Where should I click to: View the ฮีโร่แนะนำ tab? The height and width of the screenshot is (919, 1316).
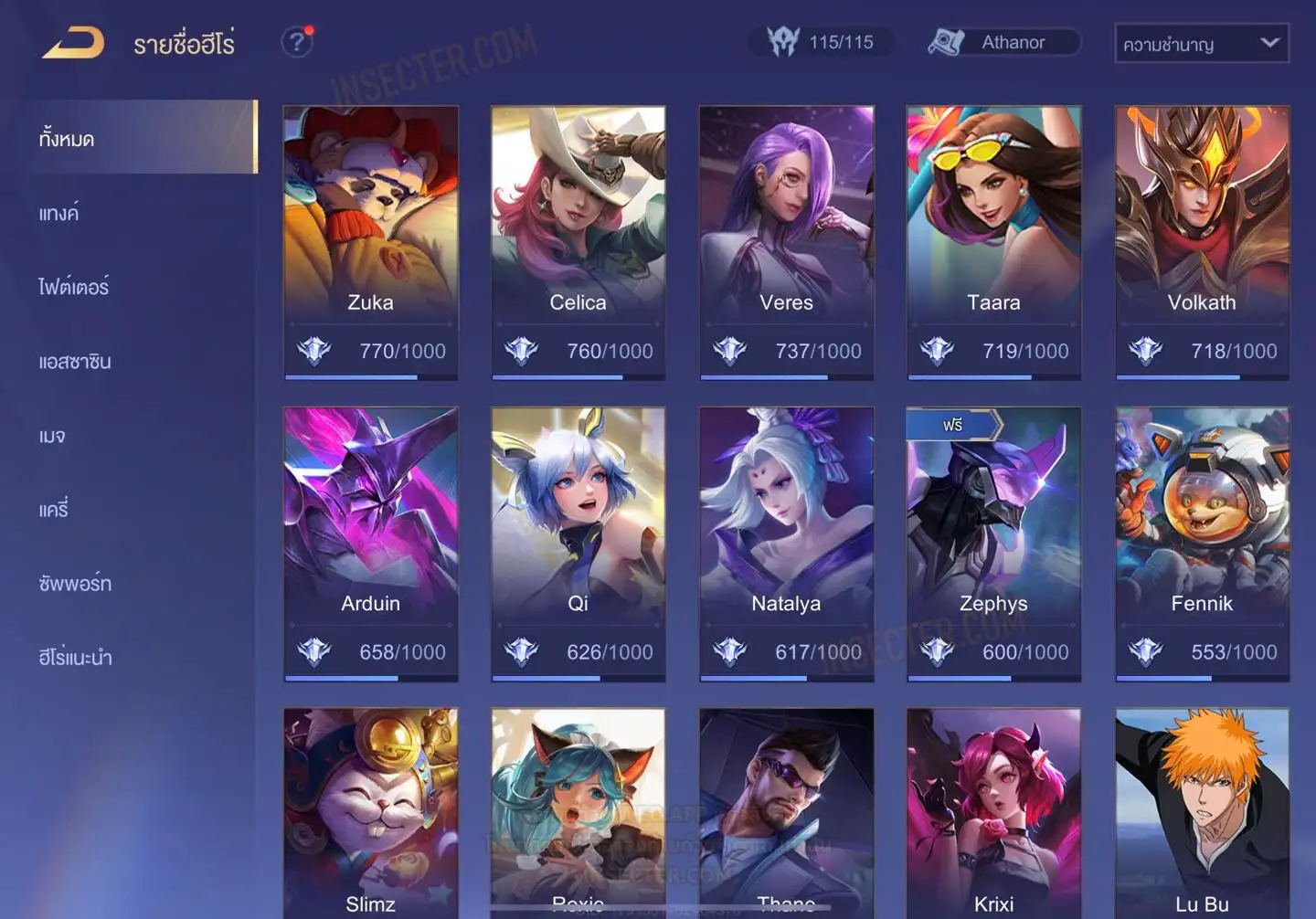pyautogui.click(x=75, y=658)
